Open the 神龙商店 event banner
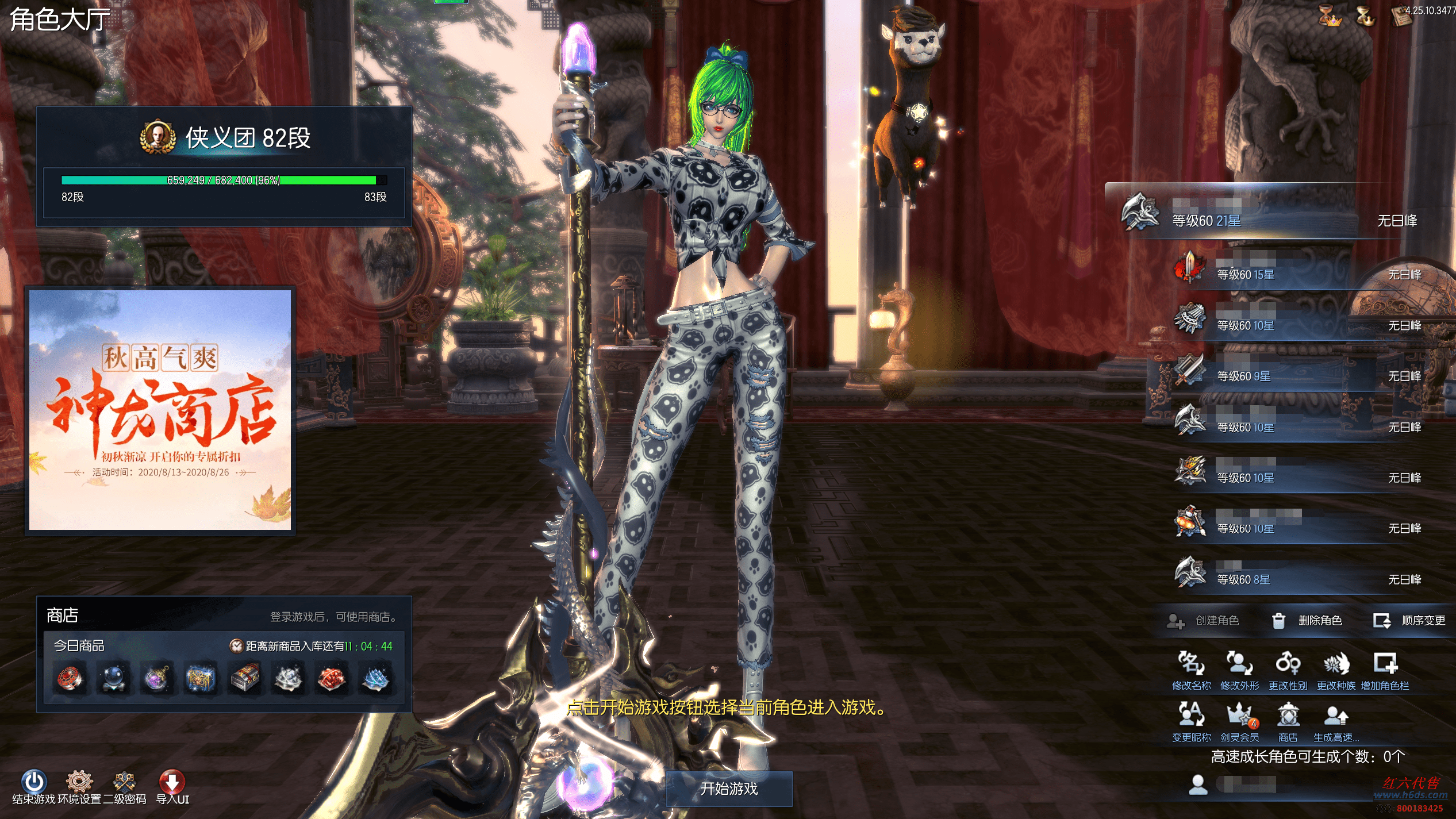The image size is (1456, 819). [160, 410]
